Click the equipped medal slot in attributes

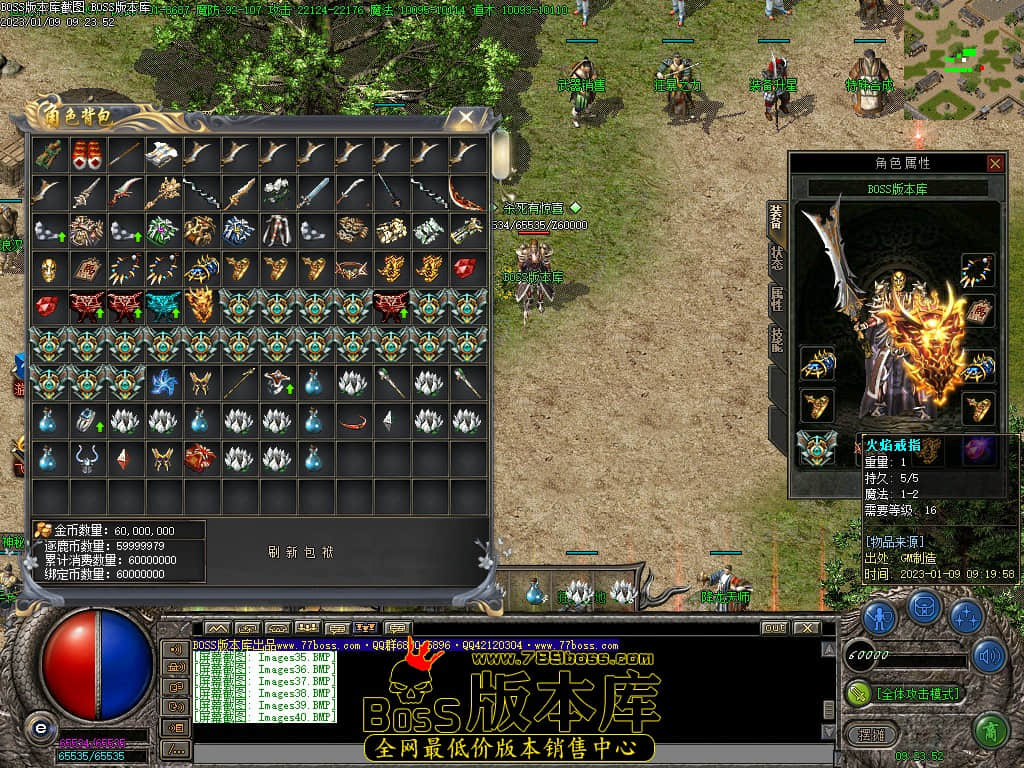815,448
